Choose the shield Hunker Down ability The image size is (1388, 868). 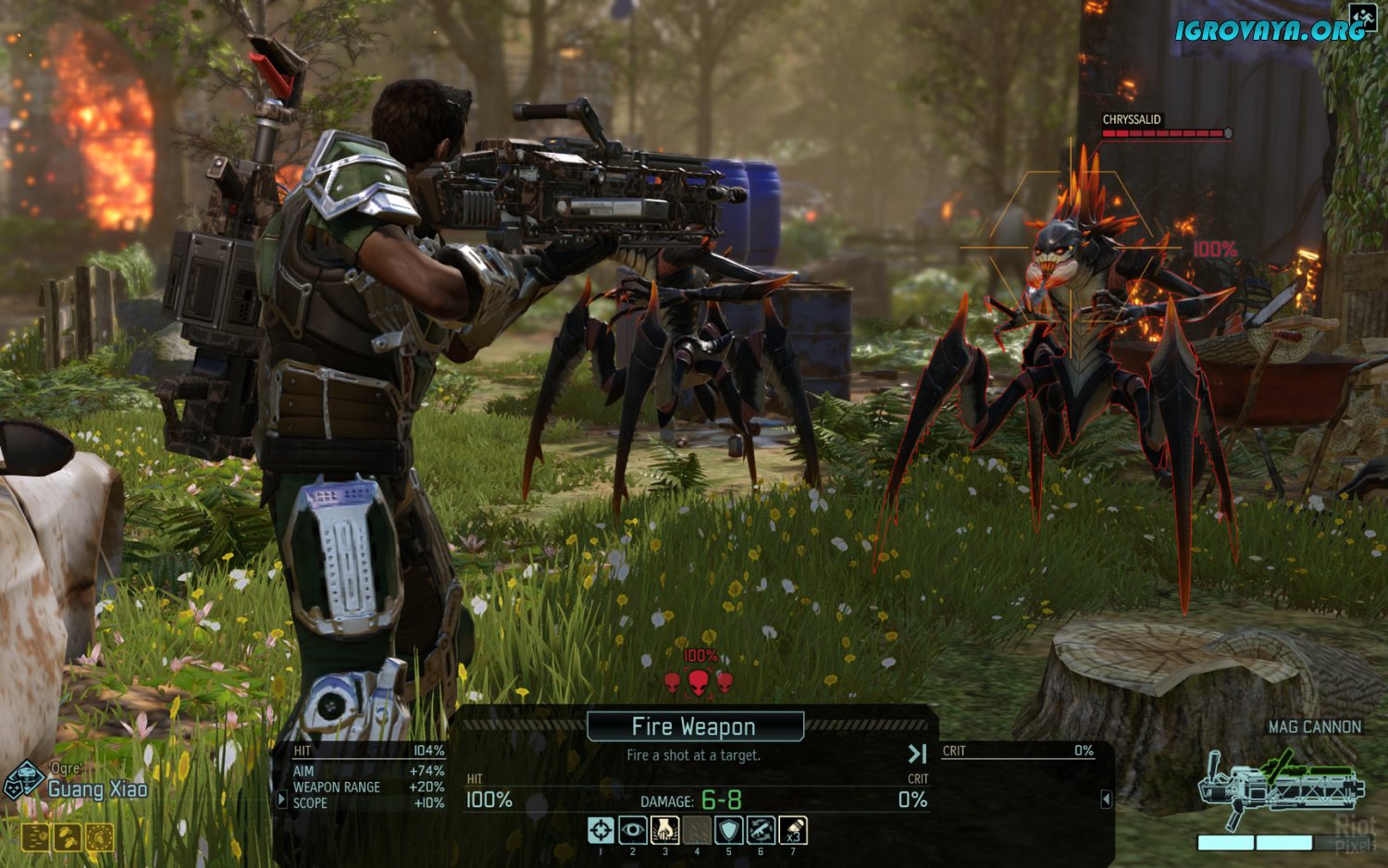(x=729, y=830)
